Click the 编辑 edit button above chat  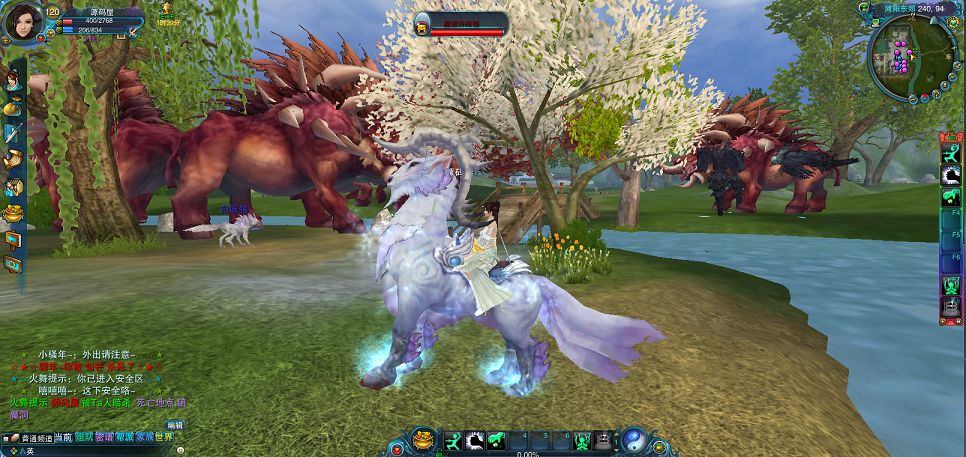175,425
